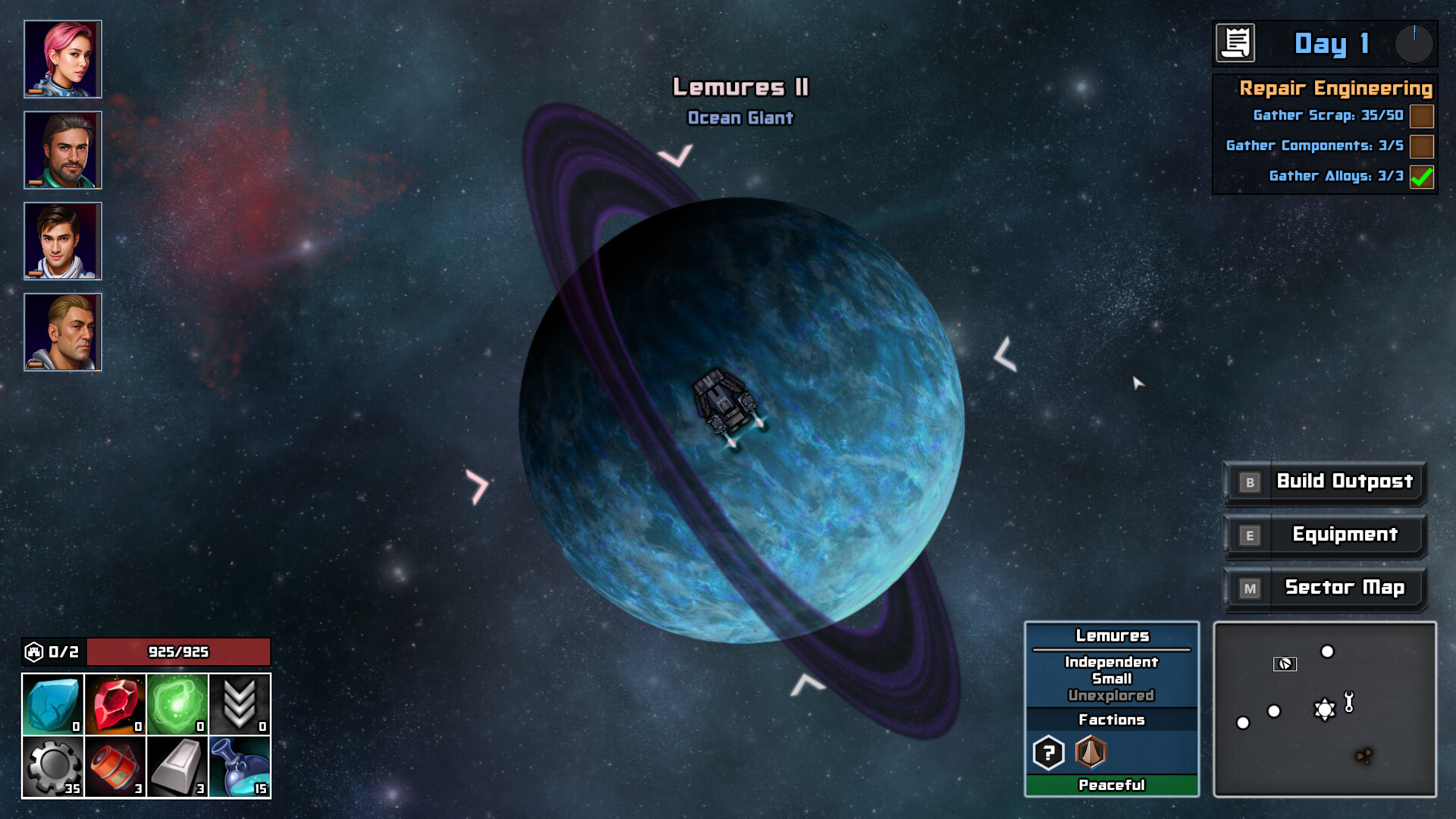
Task: Select the alloy ingot resource icon
Action: (x=176, y=766)
